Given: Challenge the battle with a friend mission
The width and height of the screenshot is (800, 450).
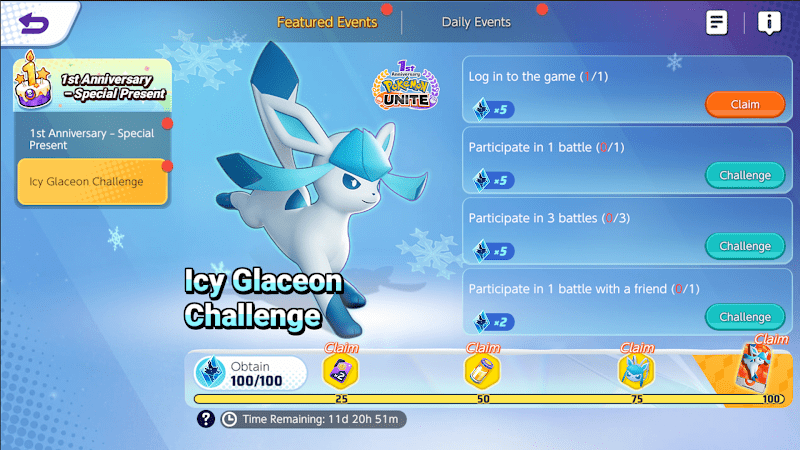Looking at the screenshot, I should (x=745, y=317).
